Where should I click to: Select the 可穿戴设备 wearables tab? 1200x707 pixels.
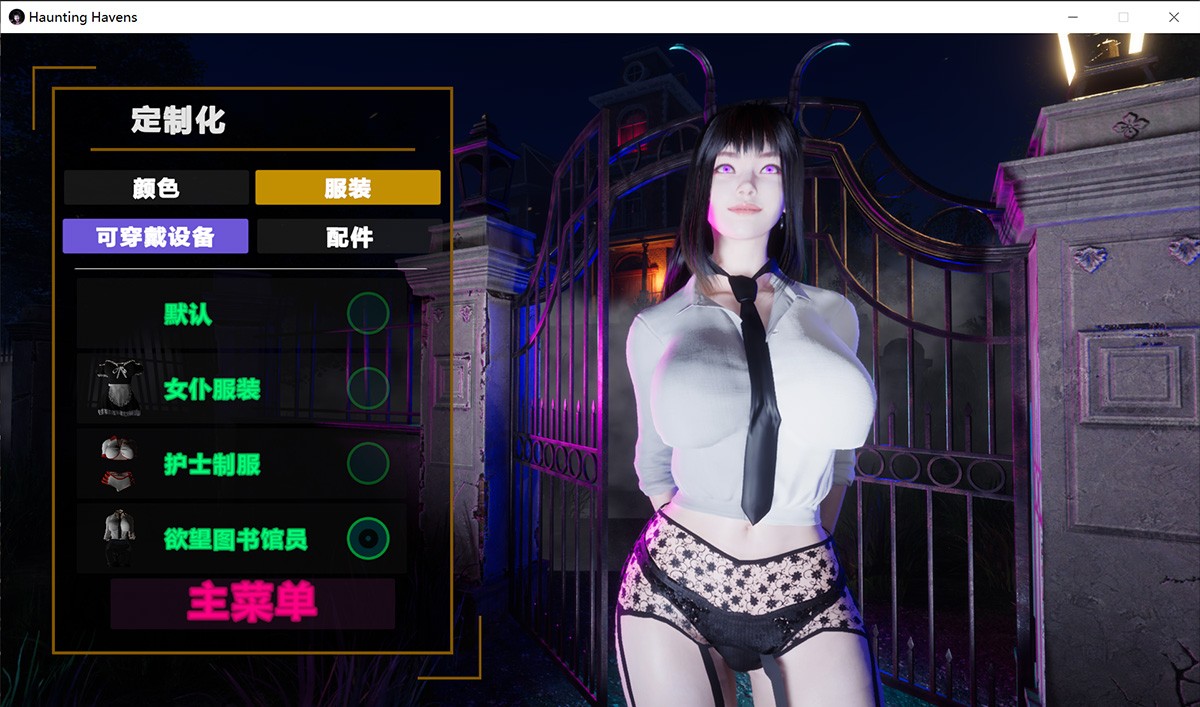pyautogui.click(x=155, y=237)
